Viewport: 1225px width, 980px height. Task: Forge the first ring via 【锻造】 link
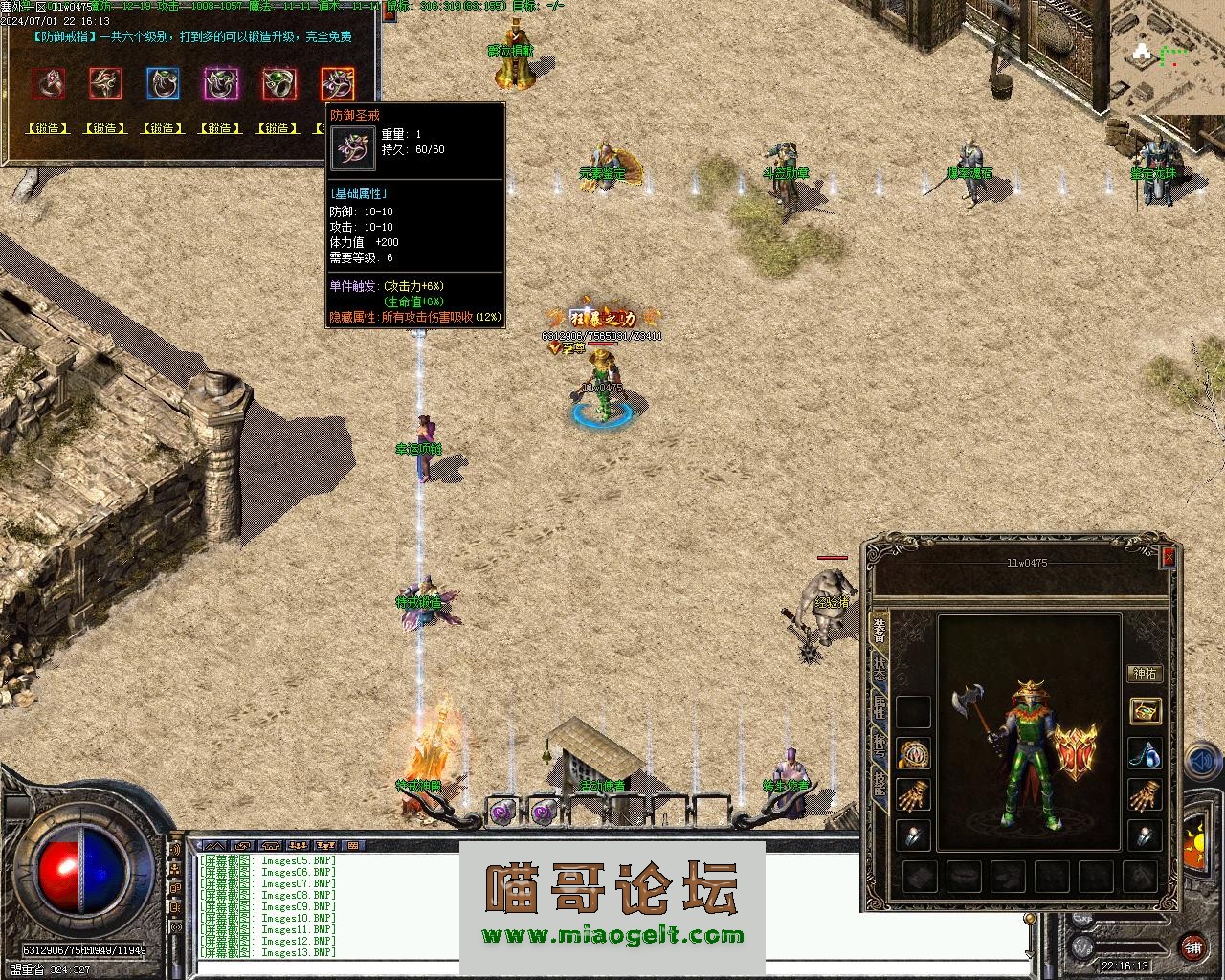(48, 128)
